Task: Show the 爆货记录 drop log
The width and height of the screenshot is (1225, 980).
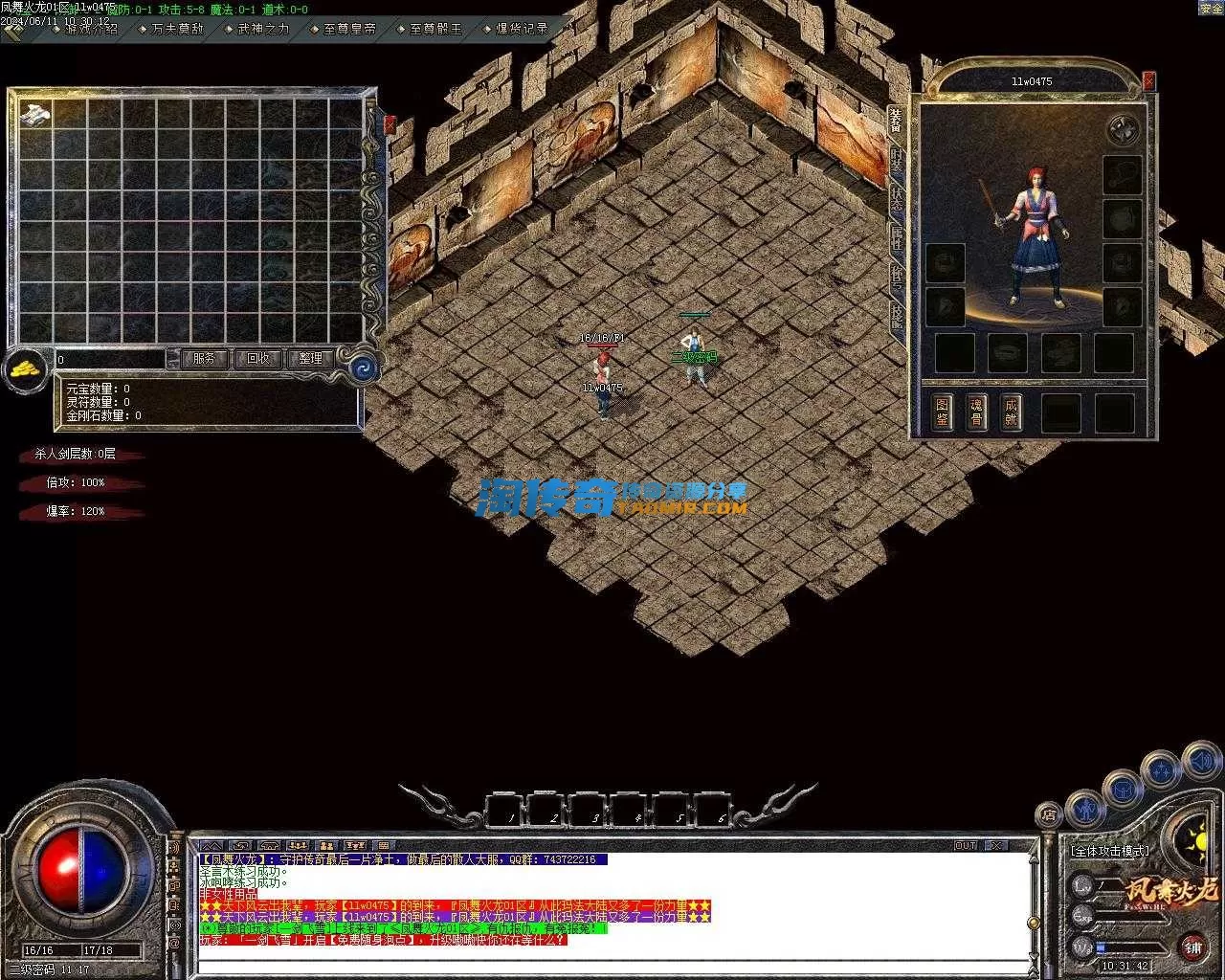Action: pyautogui.click(x=522, y=29)
